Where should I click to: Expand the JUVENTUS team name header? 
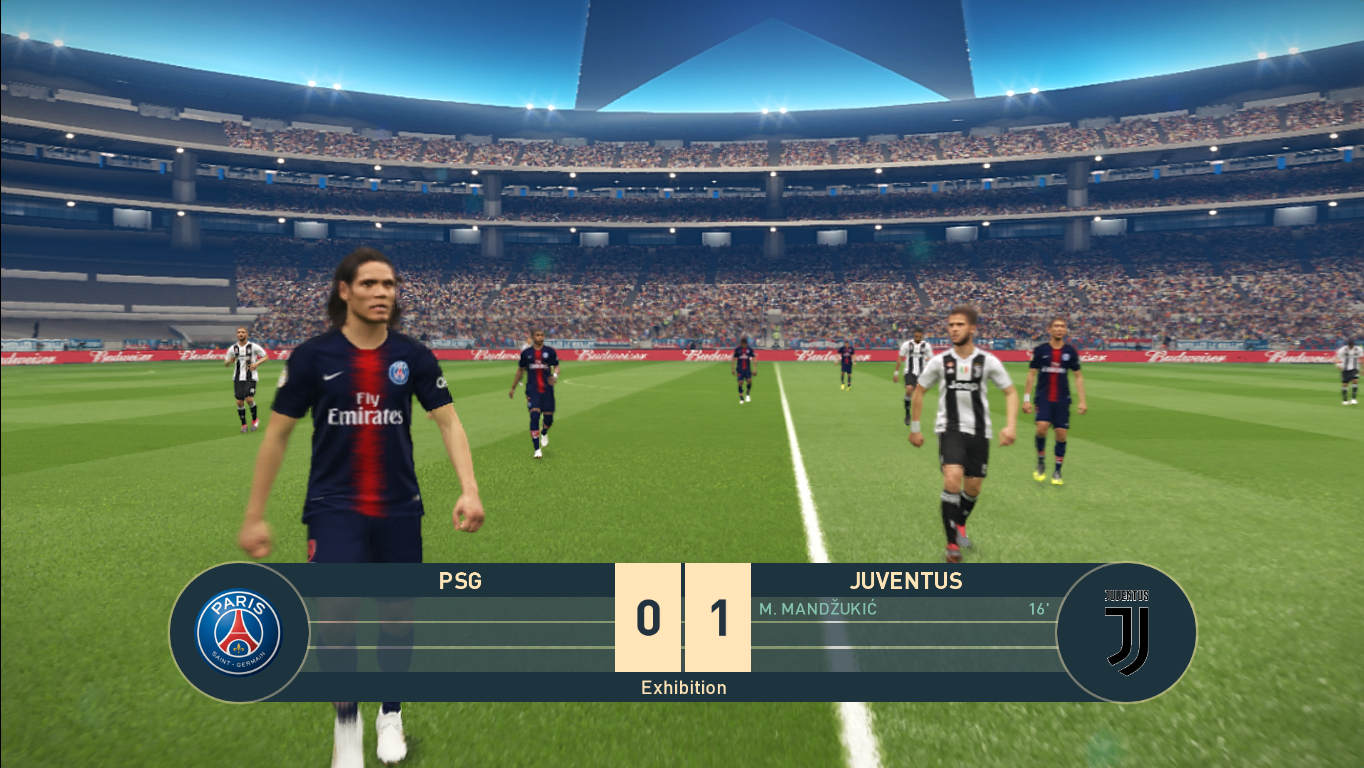[905, 581]
